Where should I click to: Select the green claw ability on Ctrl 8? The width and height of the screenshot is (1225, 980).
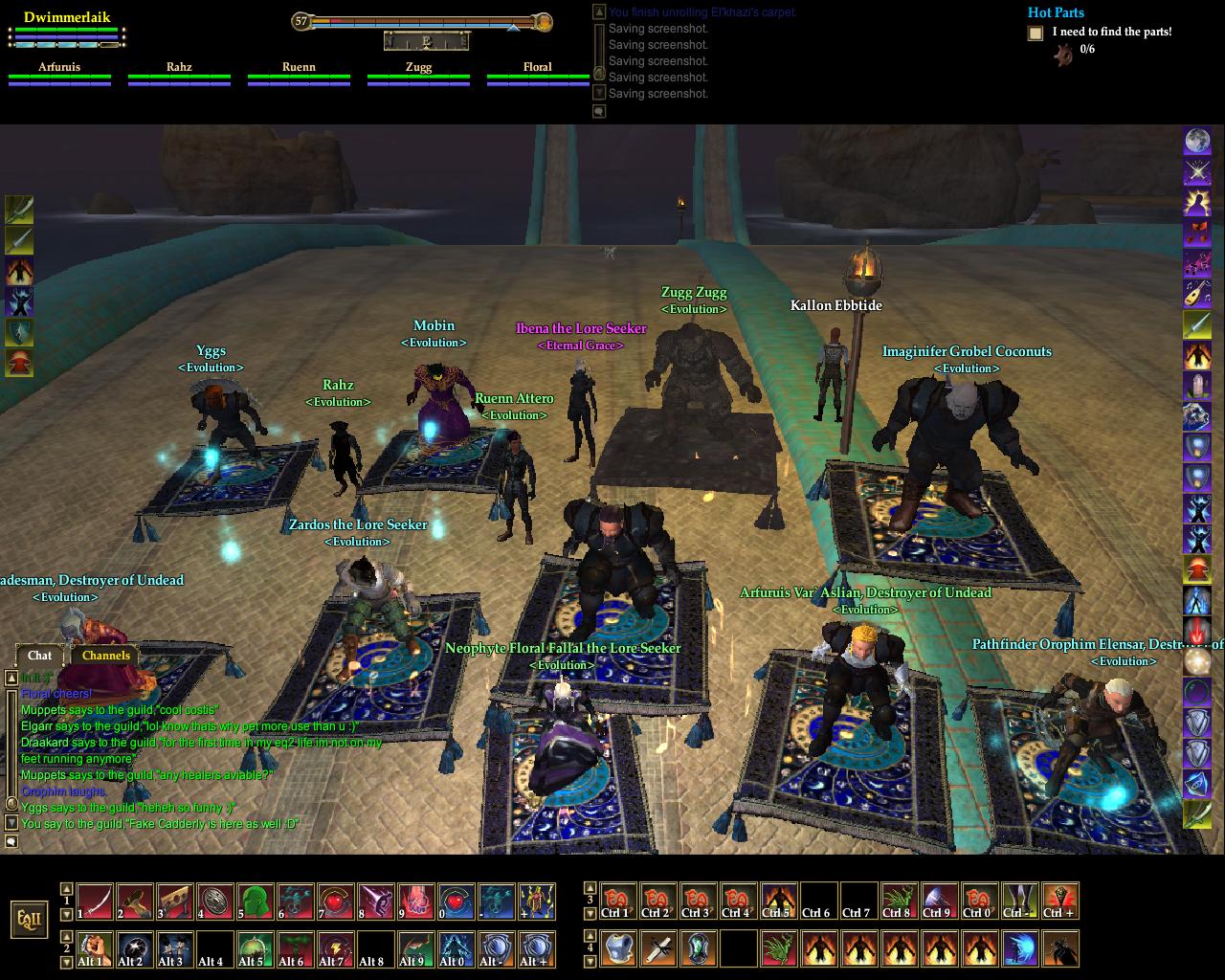(899, 902)
